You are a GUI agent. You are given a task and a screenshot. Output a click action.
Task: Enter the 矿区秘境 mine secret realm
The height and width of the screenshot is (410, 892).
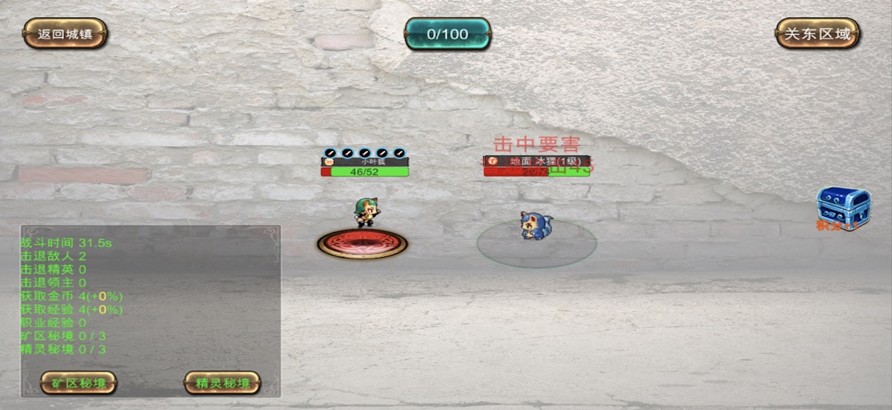78,382
